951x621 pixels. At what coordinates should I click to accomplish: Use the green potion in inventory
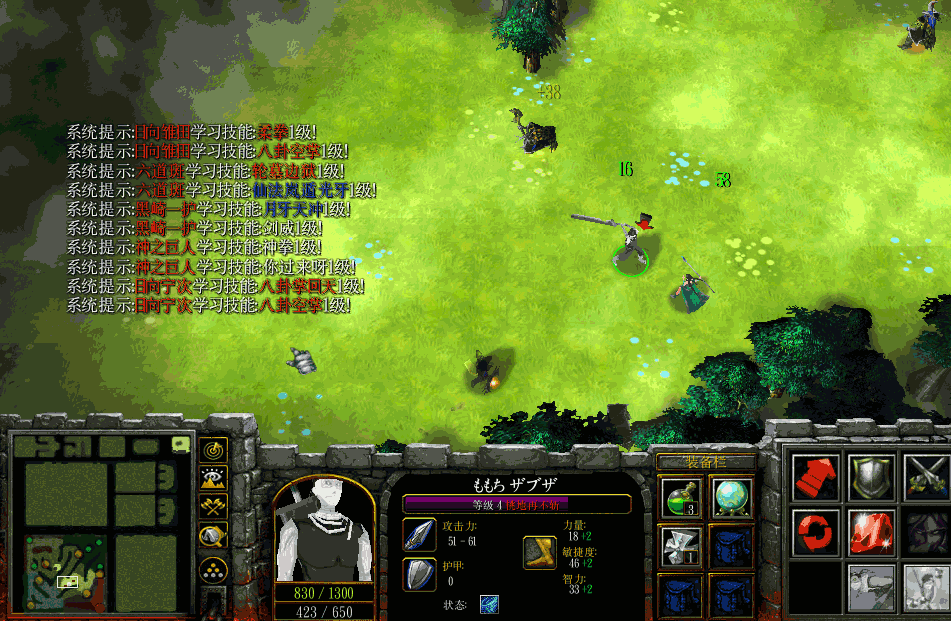point(681,497)
